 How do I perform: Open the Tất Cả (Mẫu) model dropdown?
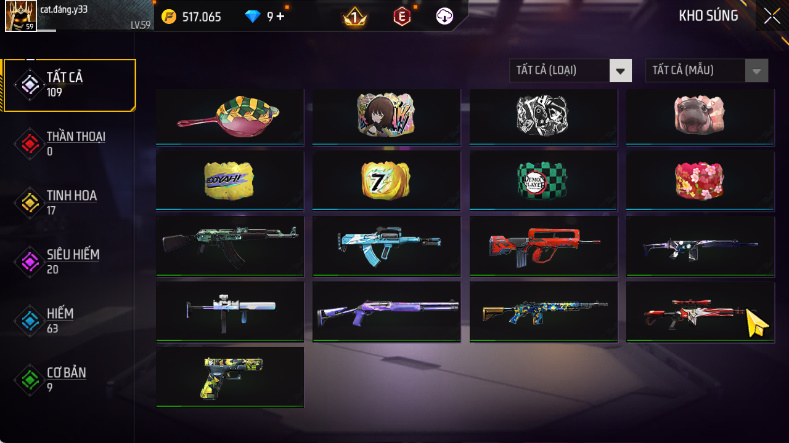708,70
